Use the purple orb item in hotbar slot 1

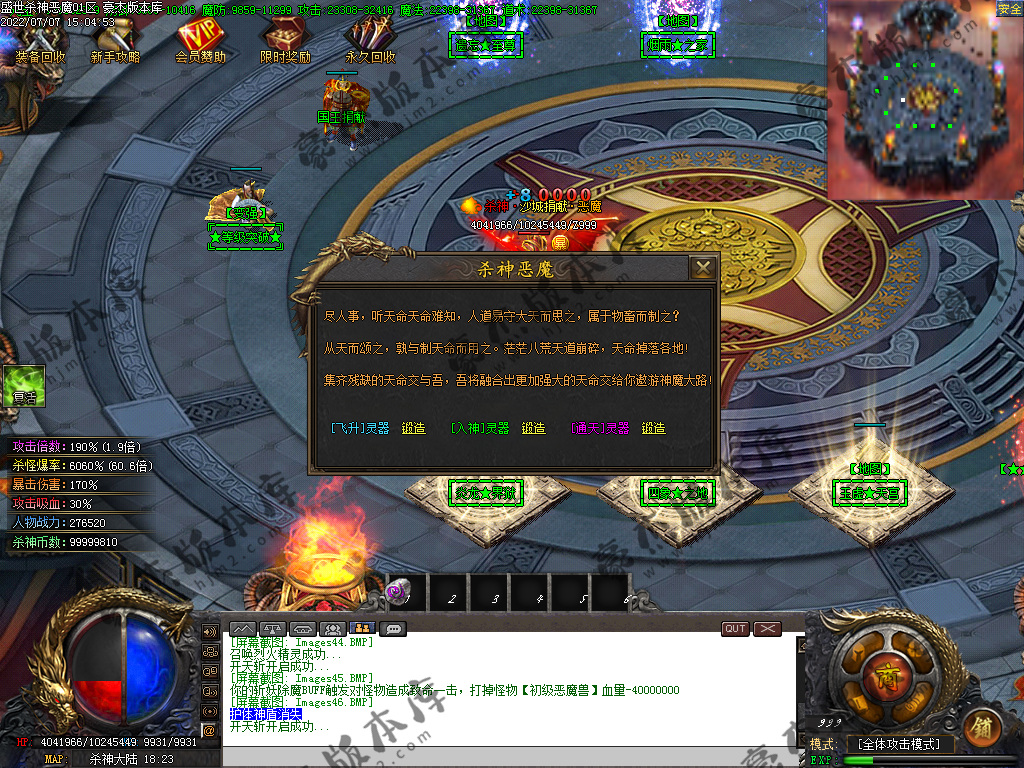click(399, 593)
